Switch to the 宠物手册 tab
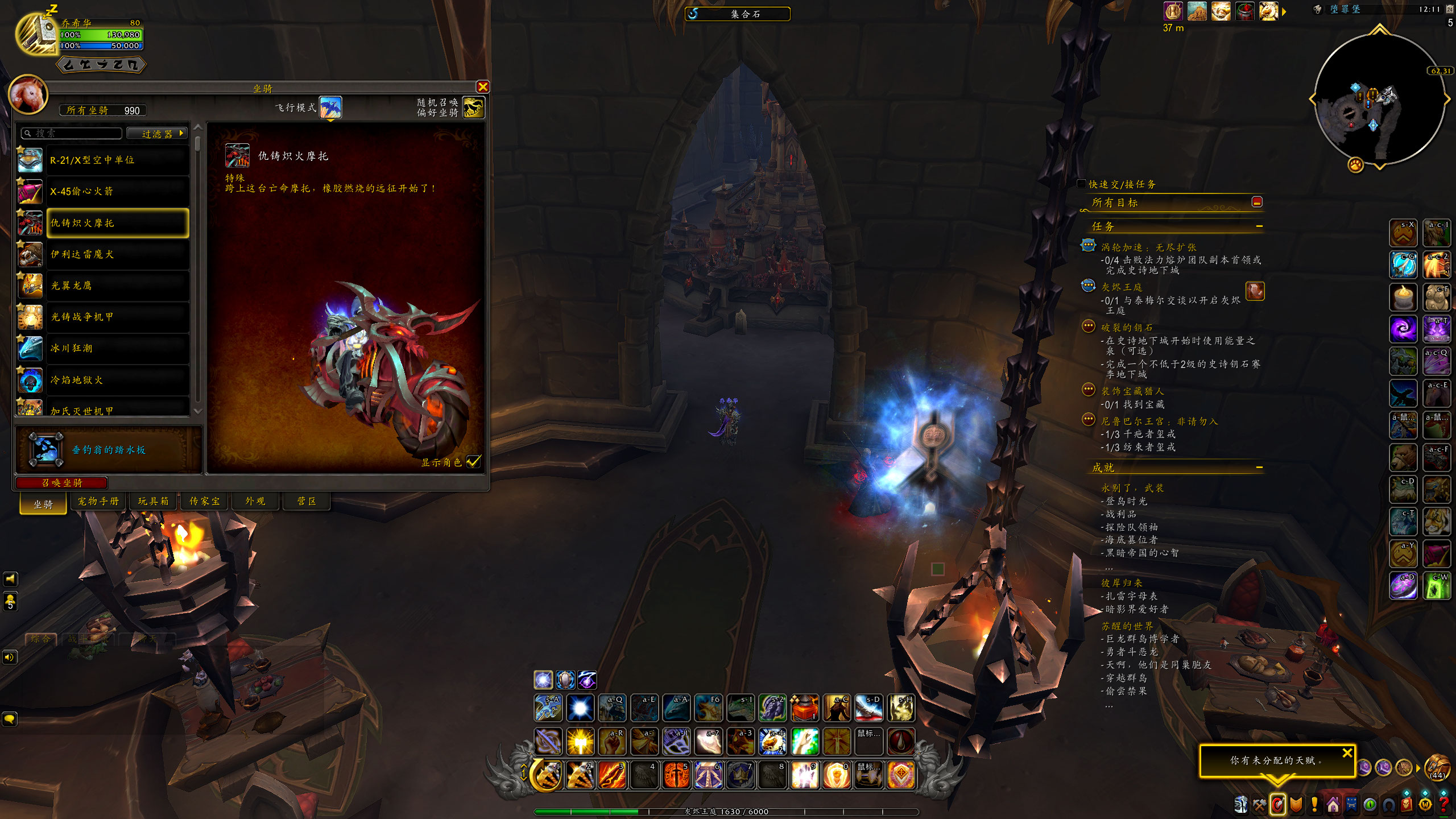1456x819 pixels. pyautogui.click(x=98, y=501)
